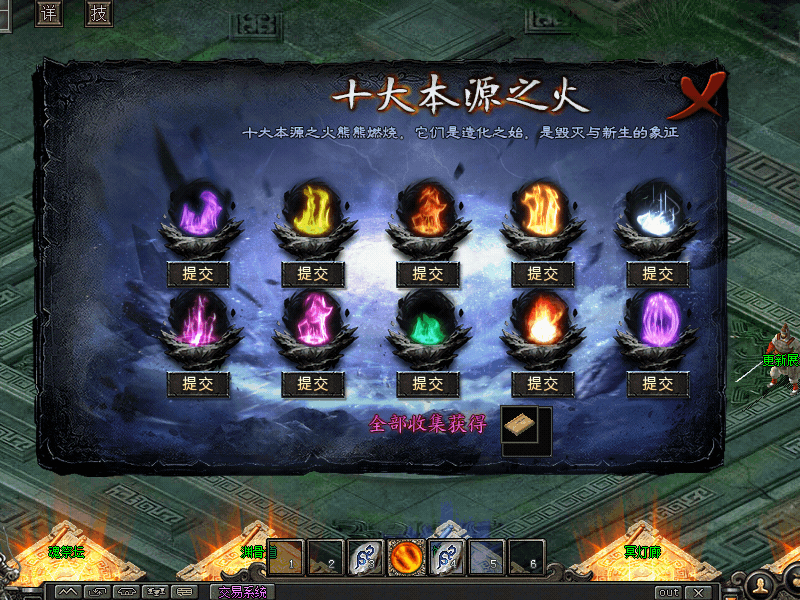Click 提交 under the yellow flame
Viewport: 800px width, 600px height.
click(x=313, y=274)
